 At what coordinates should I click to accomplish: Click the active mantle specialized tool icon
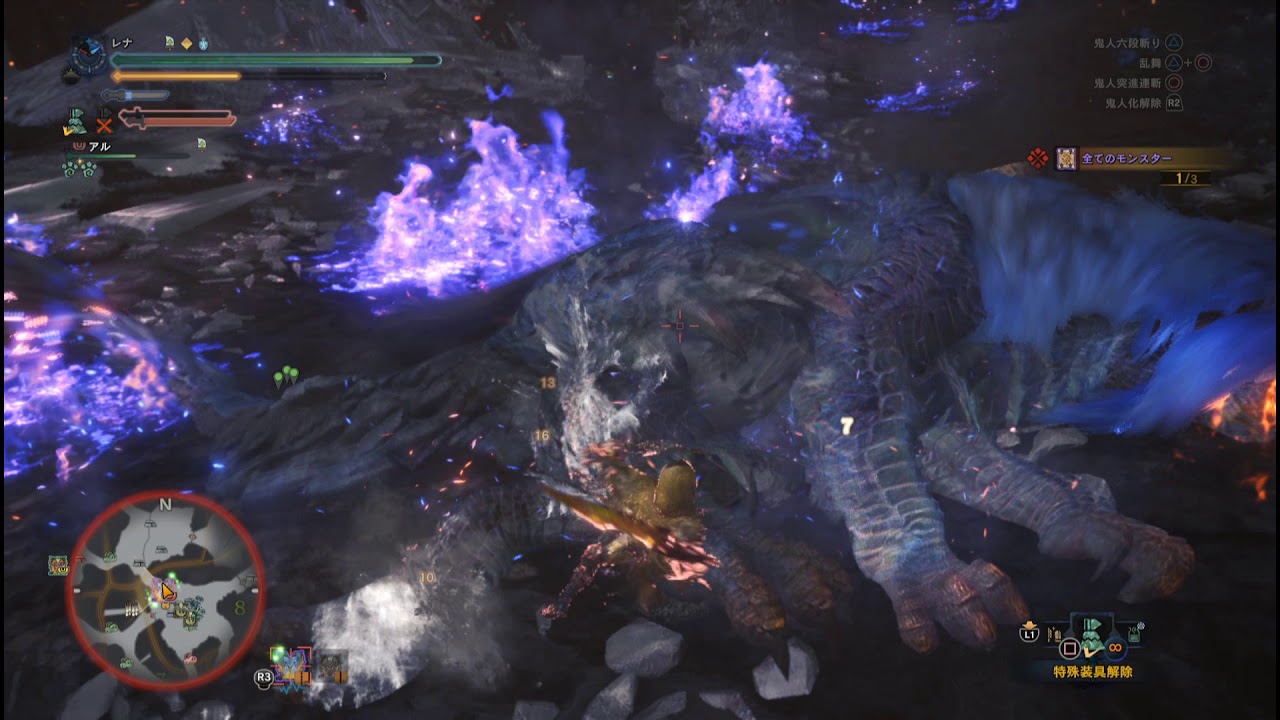[76, 121]
